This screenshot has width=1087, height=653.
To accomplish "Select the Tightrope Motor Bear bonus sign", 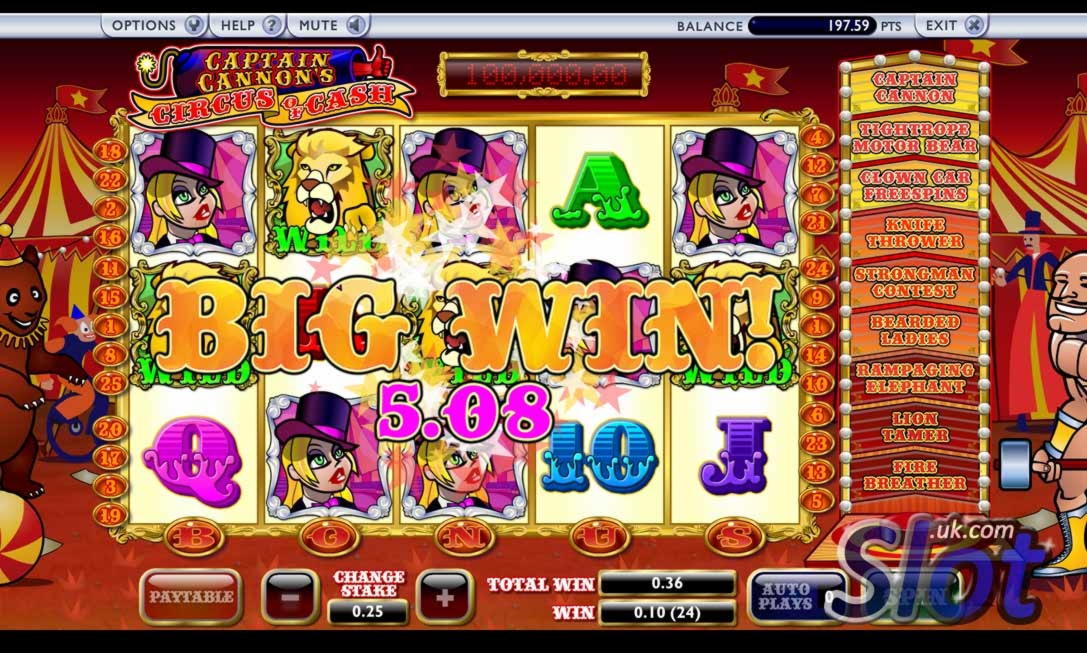I will tap(914, 137).
